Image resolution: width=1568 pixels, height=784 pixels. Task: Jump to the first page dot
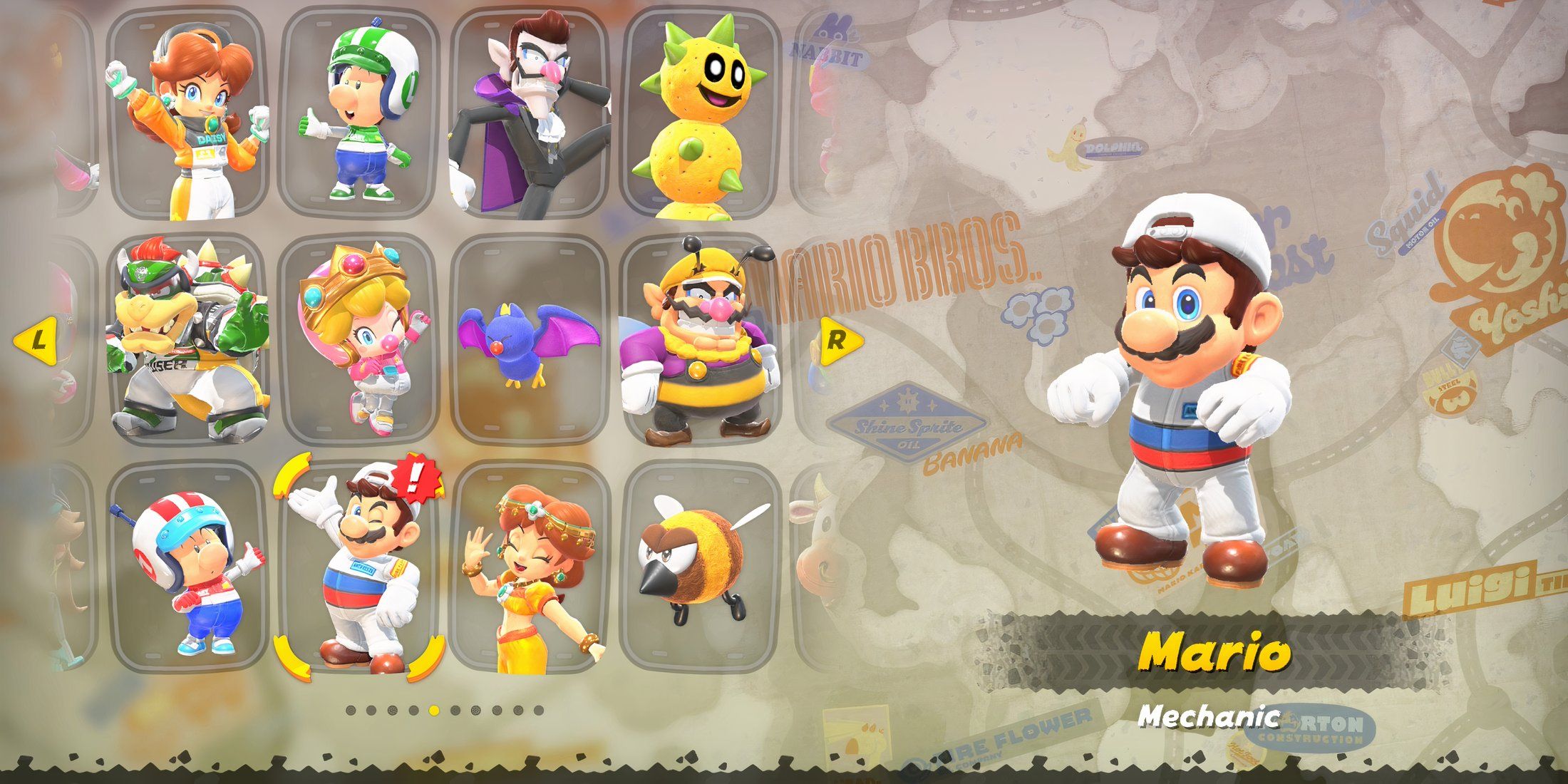point(351,711)
